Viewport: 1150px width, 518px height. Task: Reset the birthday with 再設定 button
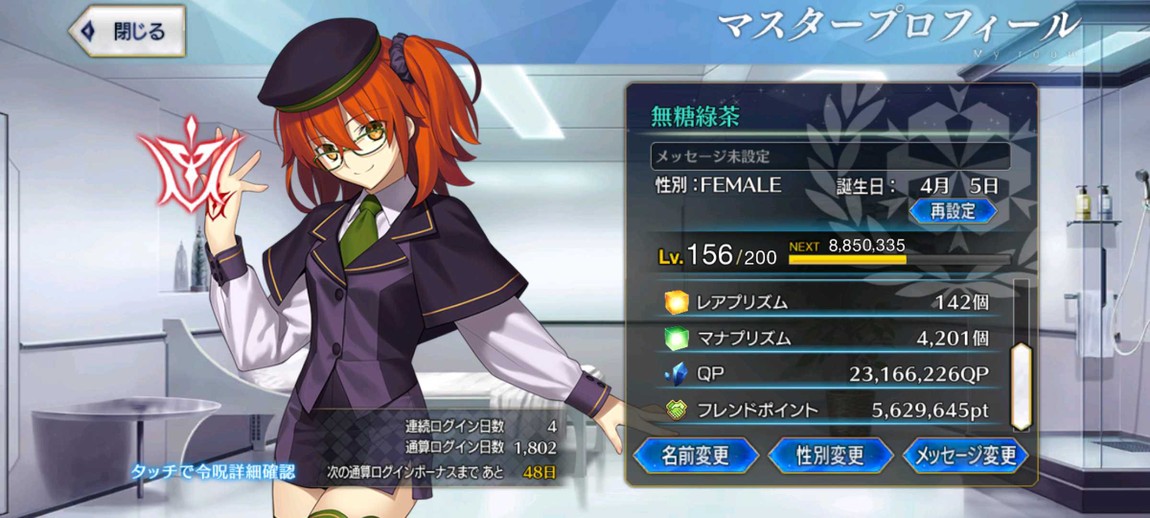952,211
